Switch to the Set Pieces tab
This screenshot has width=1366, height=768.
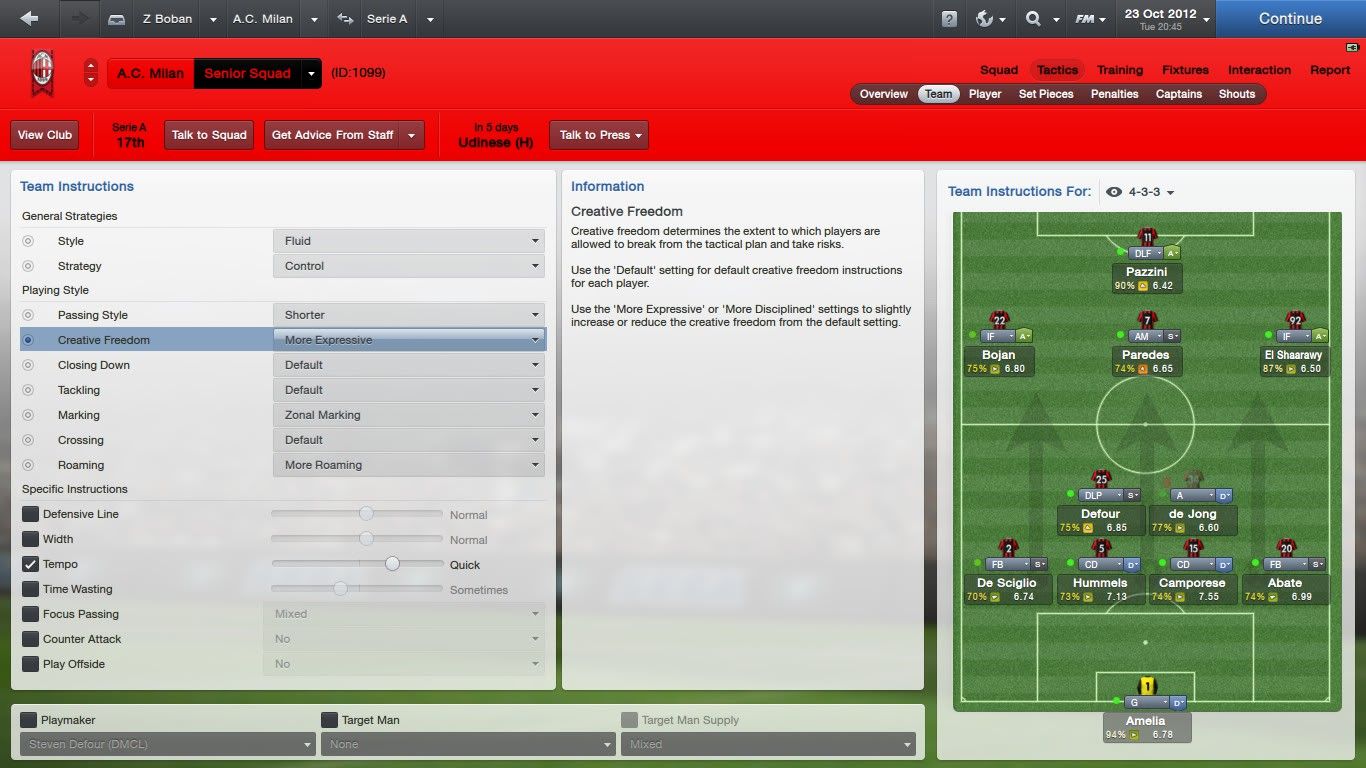click(x=1045, y=94)
